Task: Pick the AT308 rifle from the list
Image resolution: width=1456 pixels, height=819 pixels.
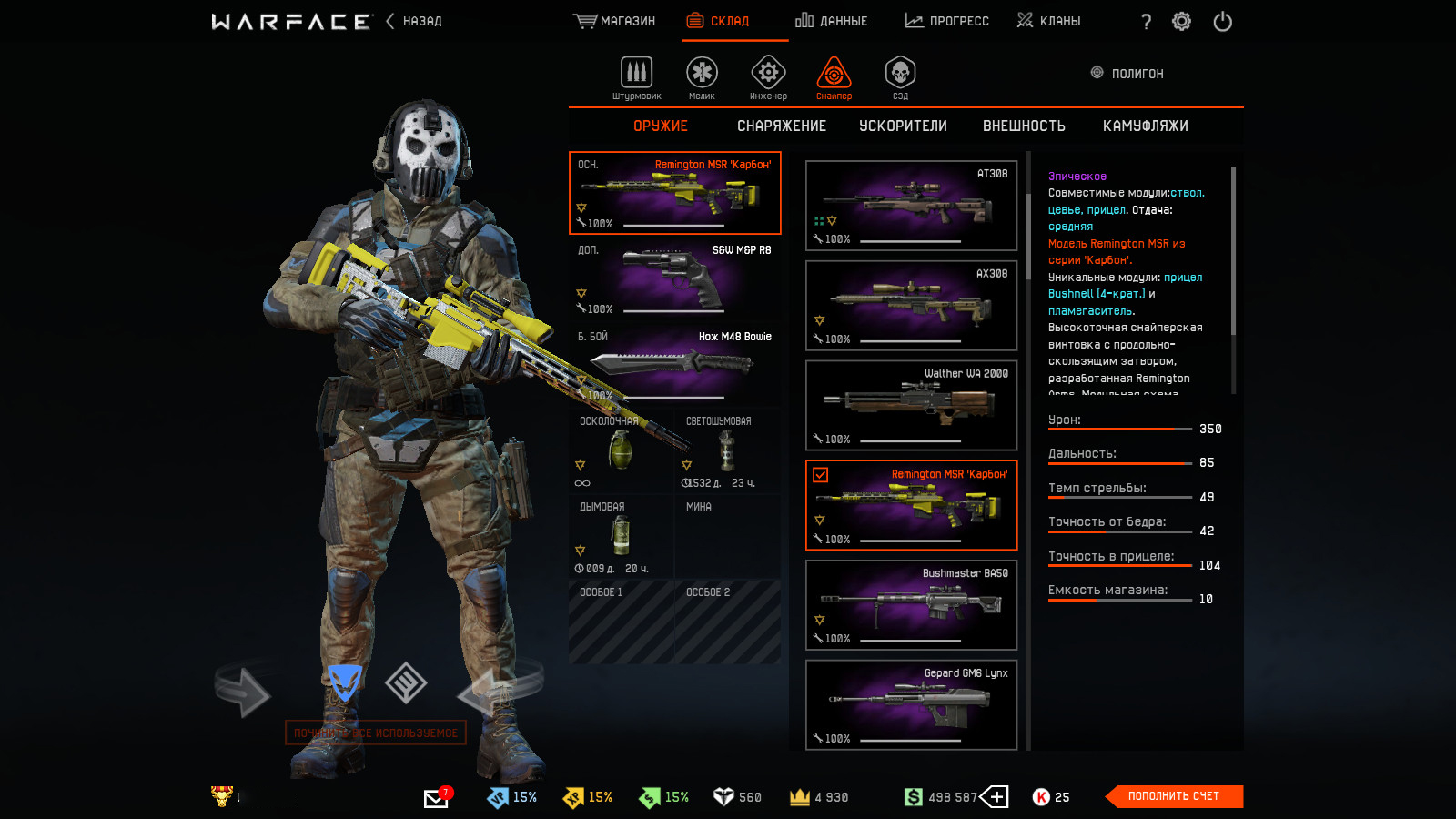Action: [911, 206]
